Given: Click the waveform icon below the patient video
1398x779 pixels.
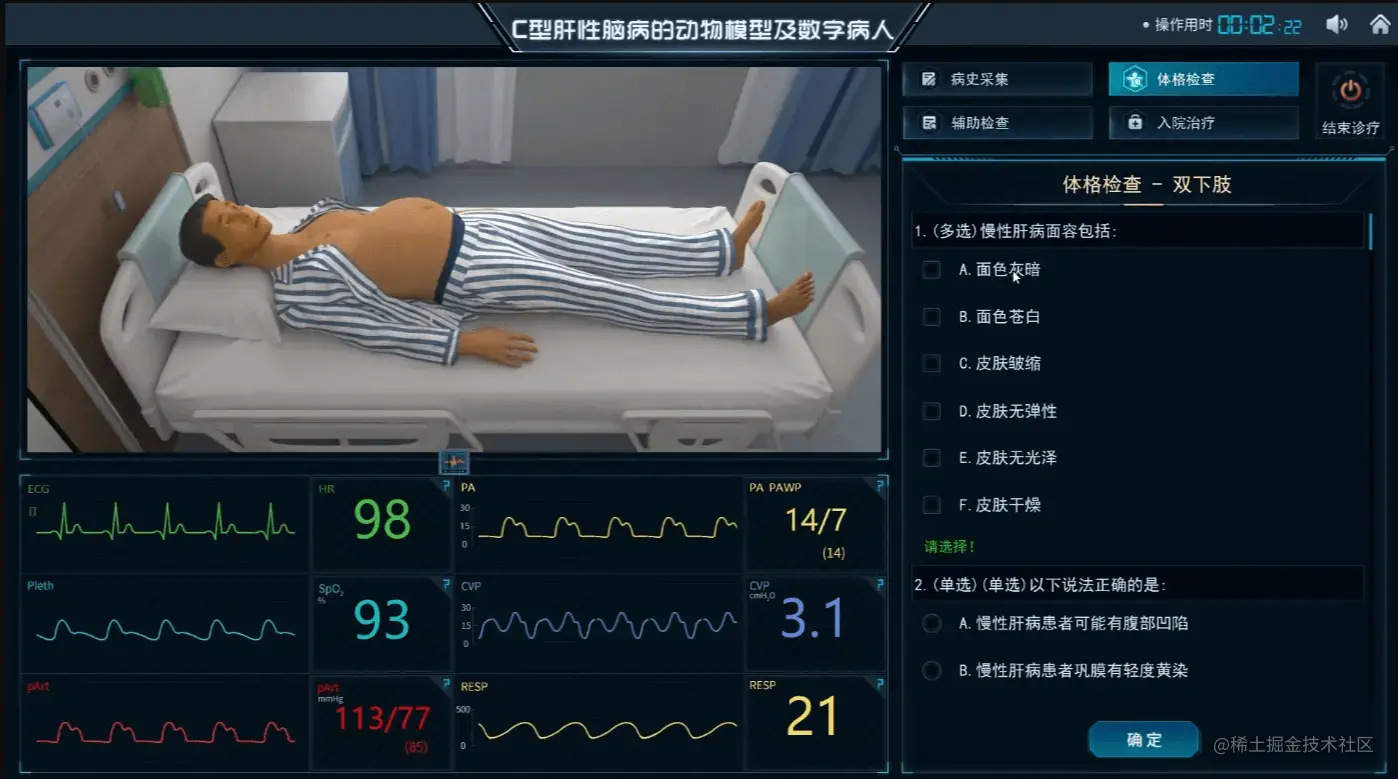Looking at the screenshot, I should click(x=456, y=462).
